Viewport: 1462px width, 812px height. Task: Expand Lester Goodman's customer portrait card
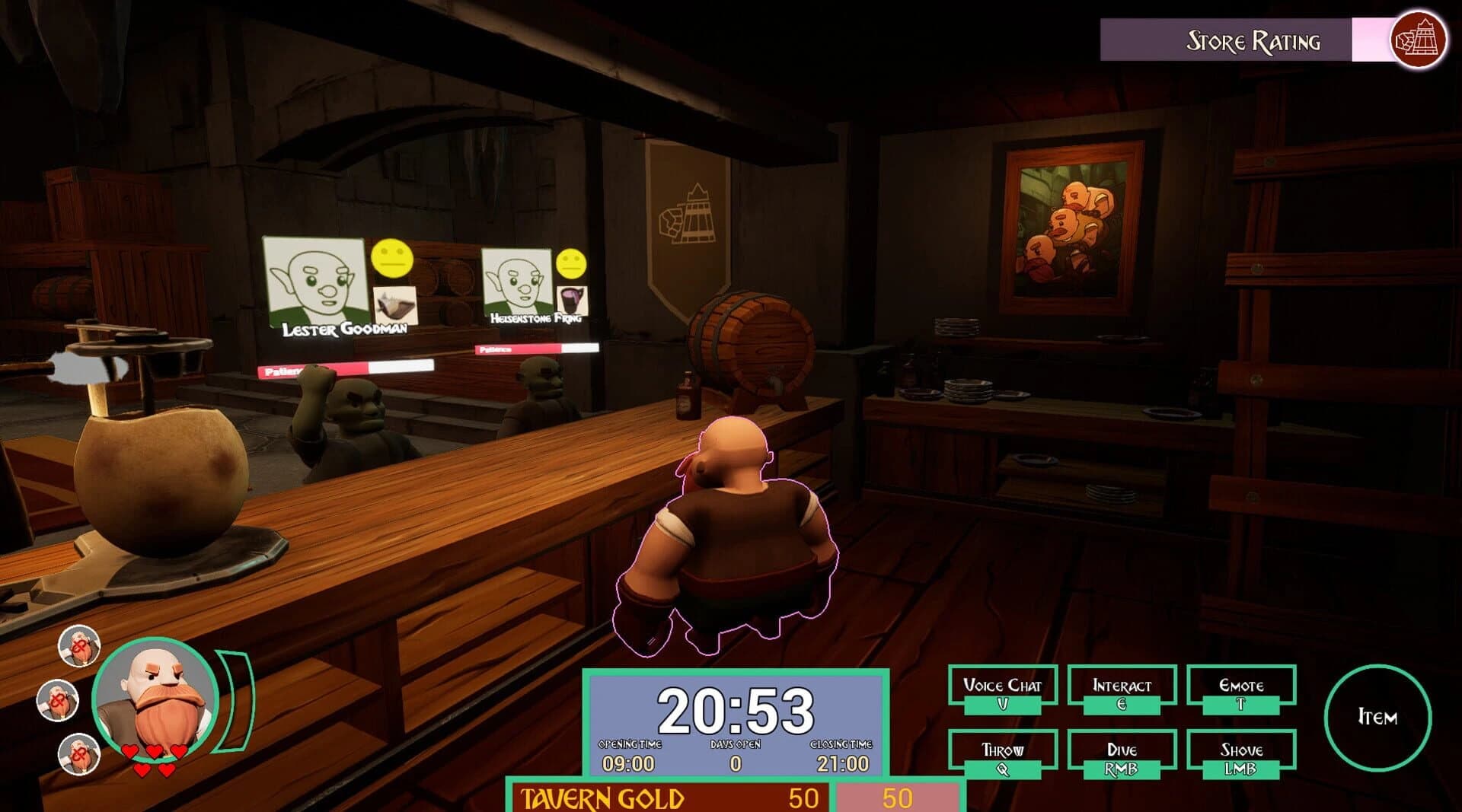[314, 282]
